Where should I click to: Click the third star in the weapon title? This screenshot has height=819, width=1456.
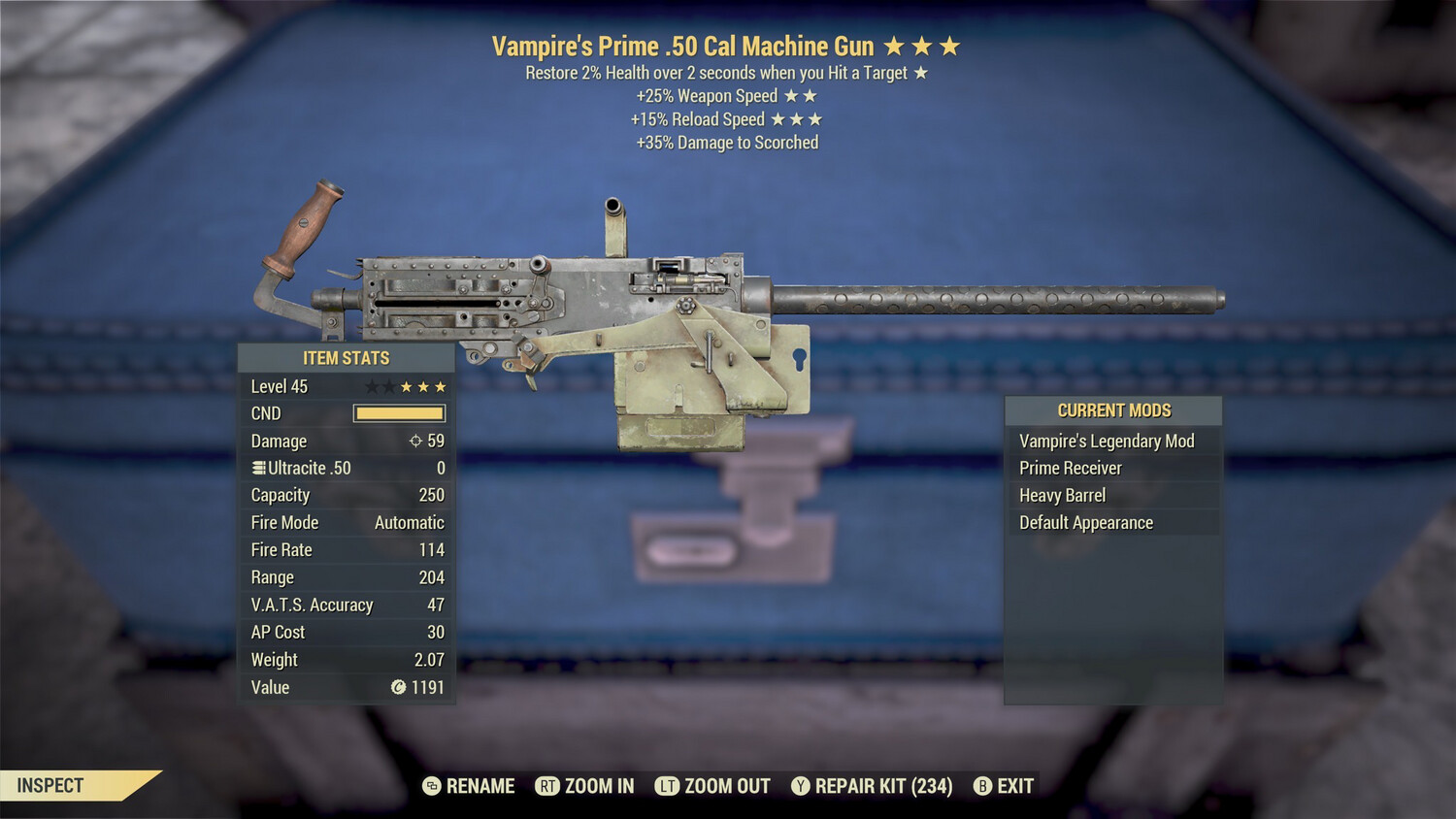click(x=948, y=45)
